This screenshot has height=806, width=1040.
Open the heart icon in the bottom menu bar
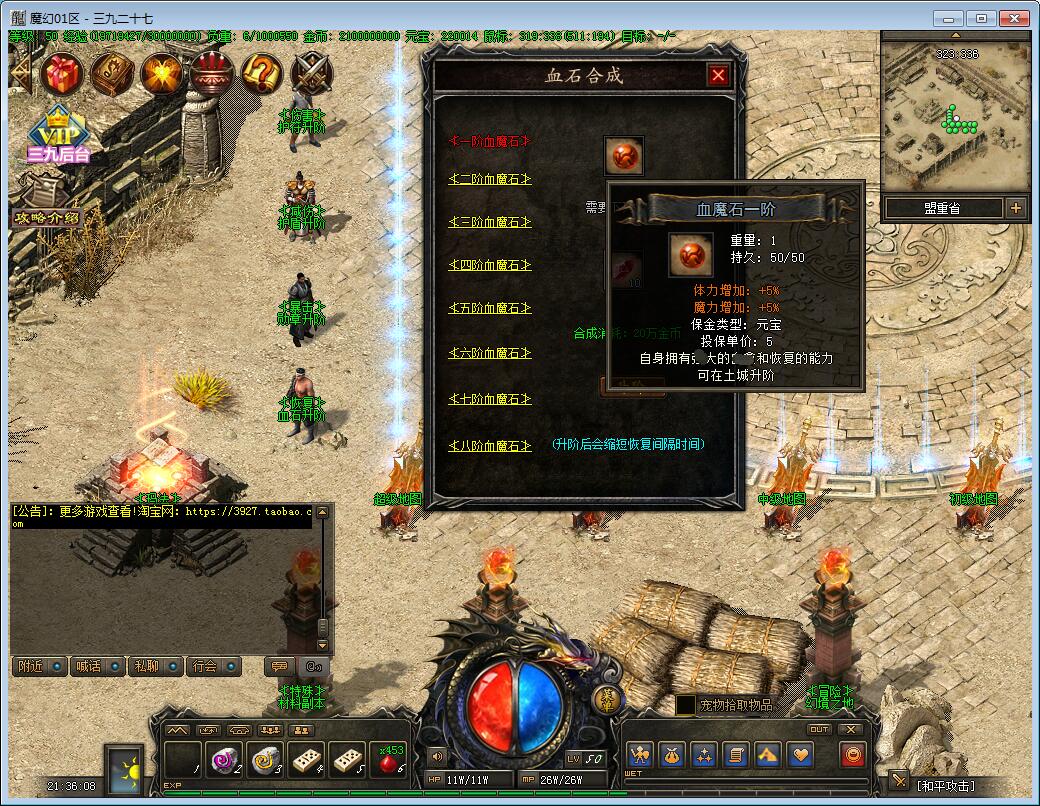(x=800, y=755)
